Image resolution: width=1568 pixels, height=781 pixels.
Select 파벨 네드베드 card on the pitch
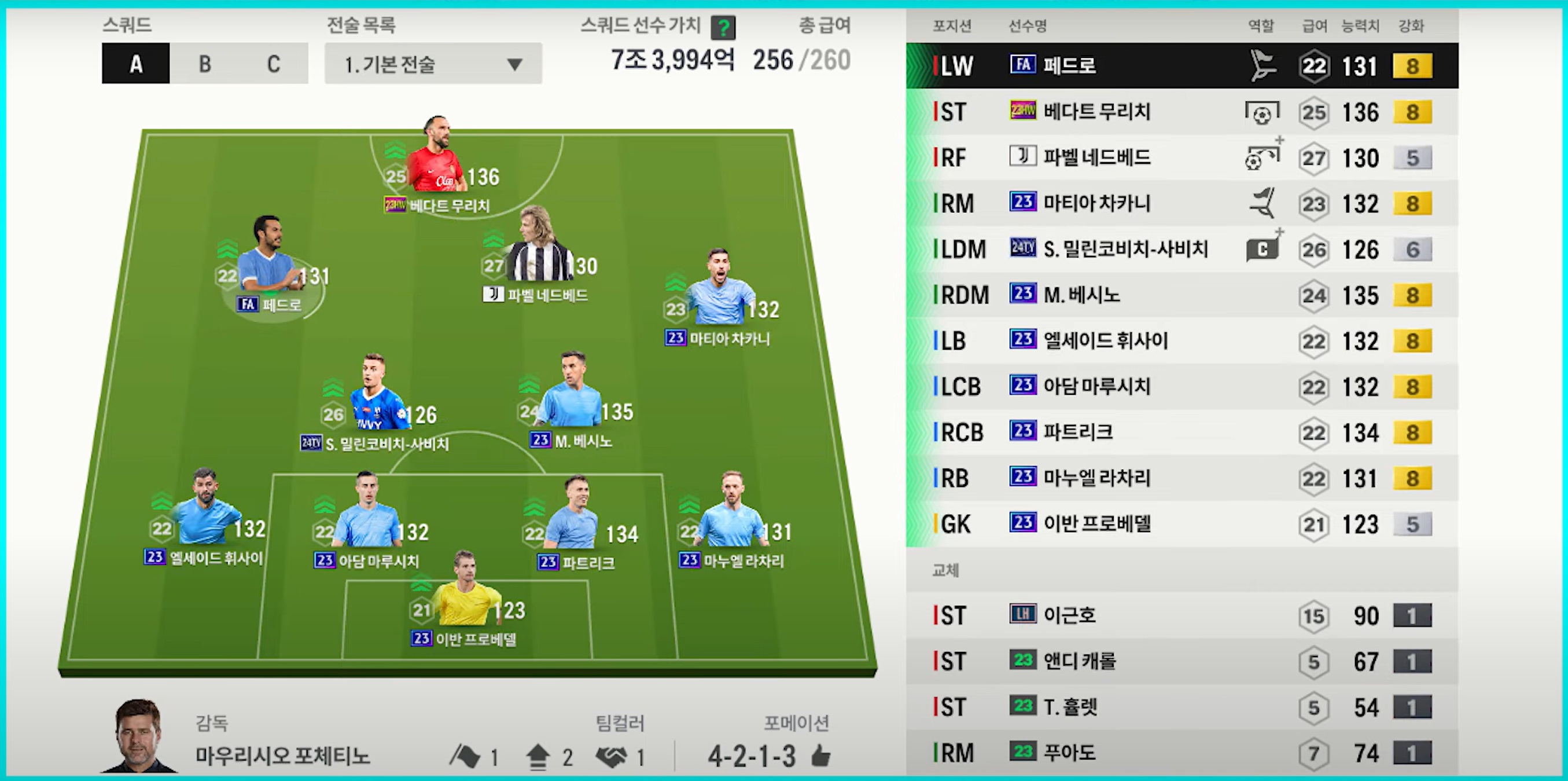pyautogui.click(x=539, y=255)
